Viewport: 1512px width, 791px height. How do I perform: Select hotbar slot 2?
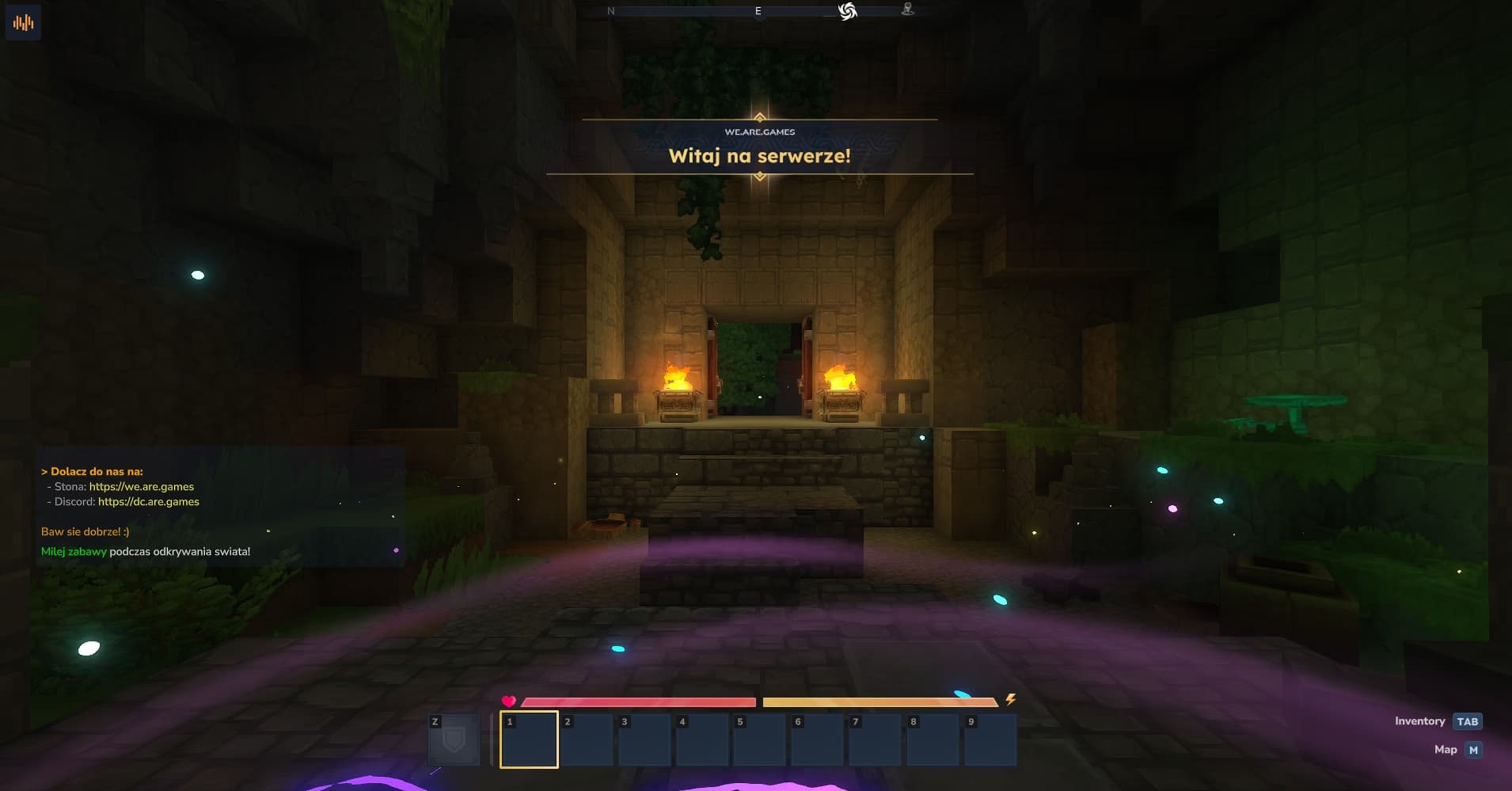[x=587, y=740]
